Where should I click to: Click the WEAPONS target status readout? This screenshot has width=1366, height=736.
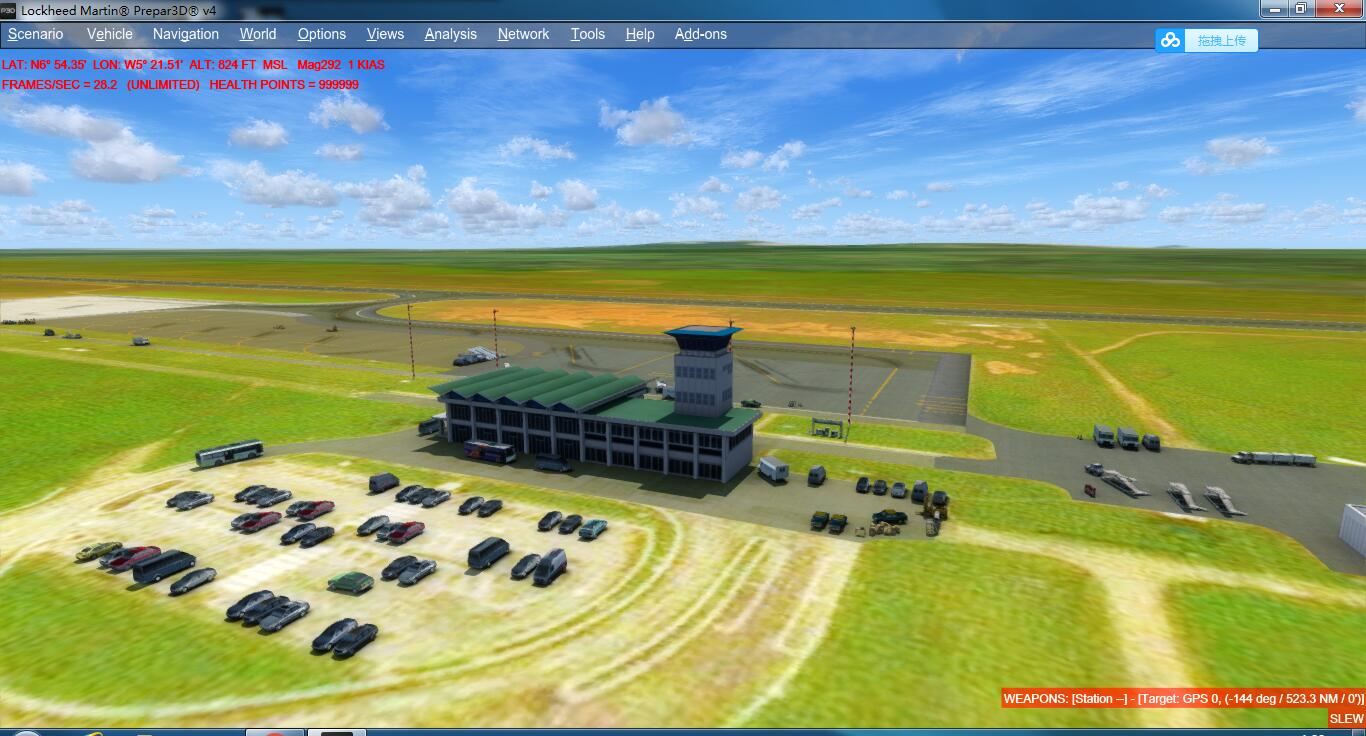1180,701
